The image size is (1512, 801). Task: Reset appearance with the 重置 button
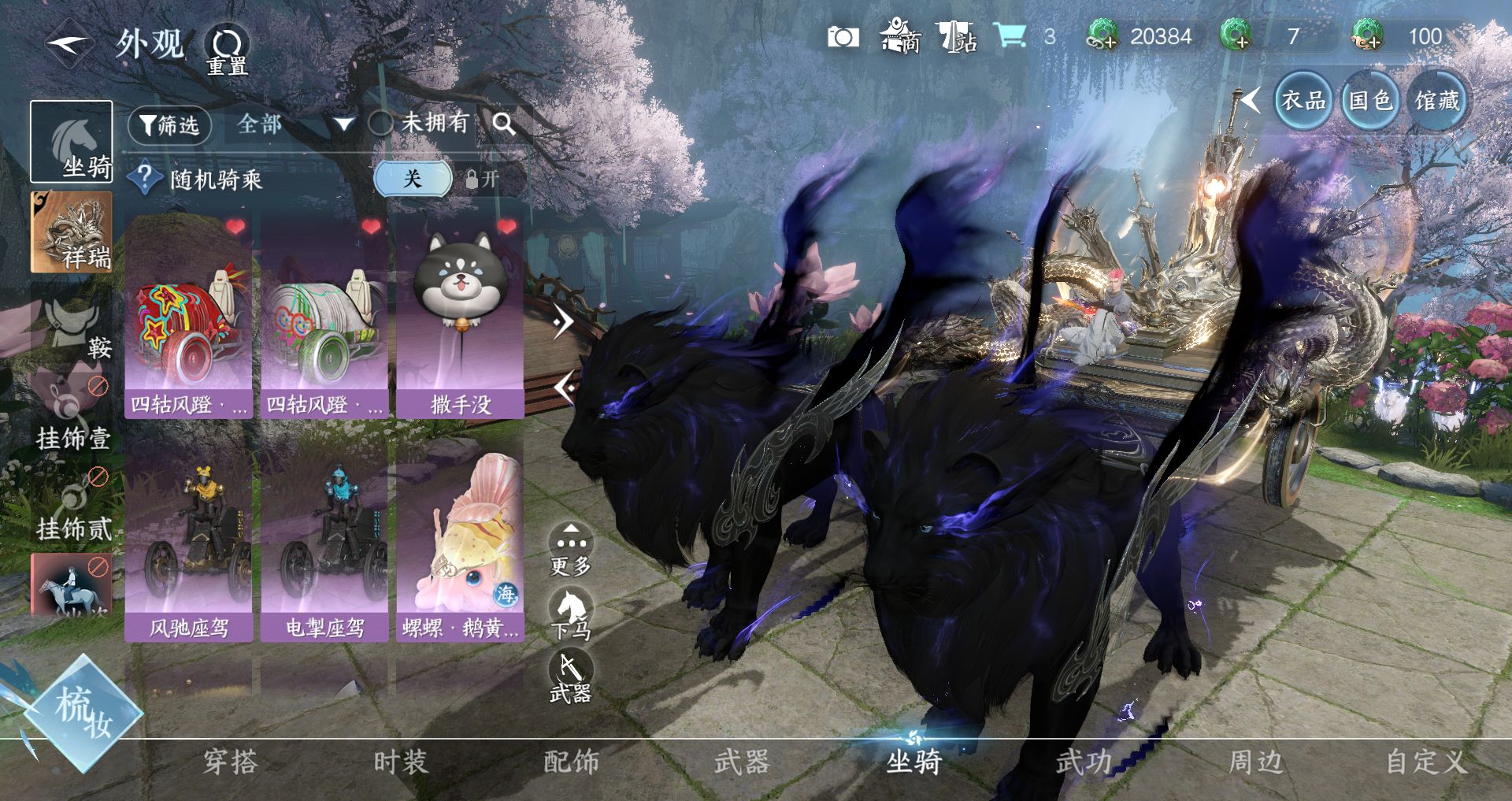[227, 49]
